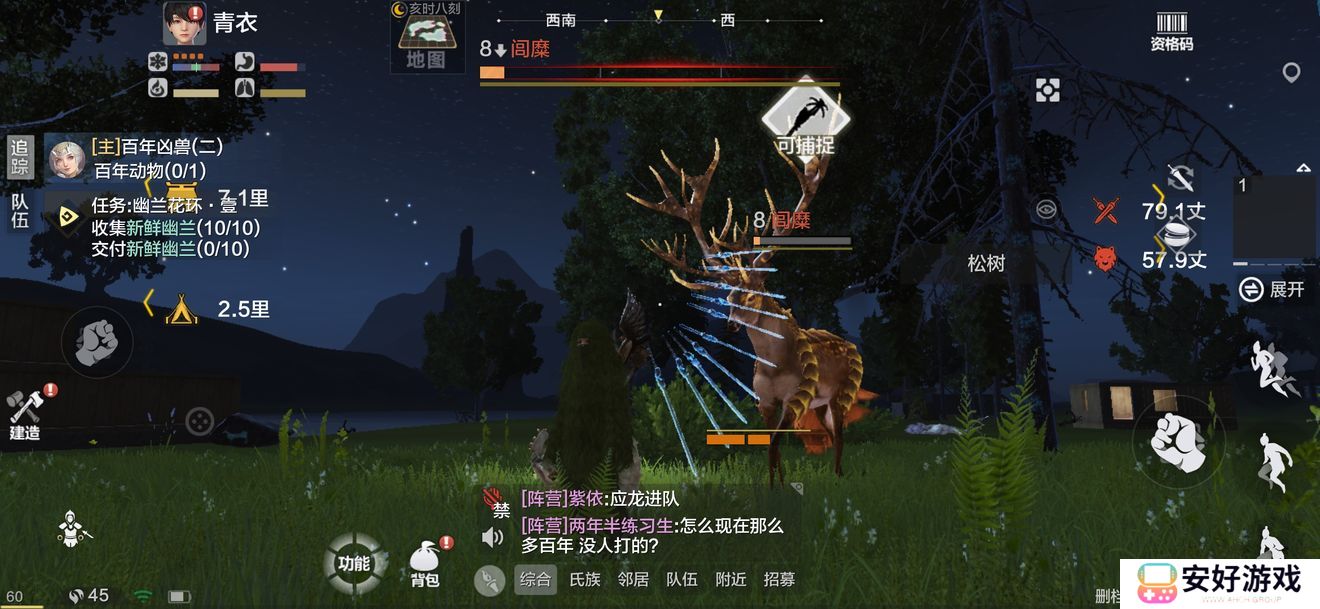Viewport: 1320px width, 609px height.
Task: Open the 建造 build menu
Action: pos(25,414)
